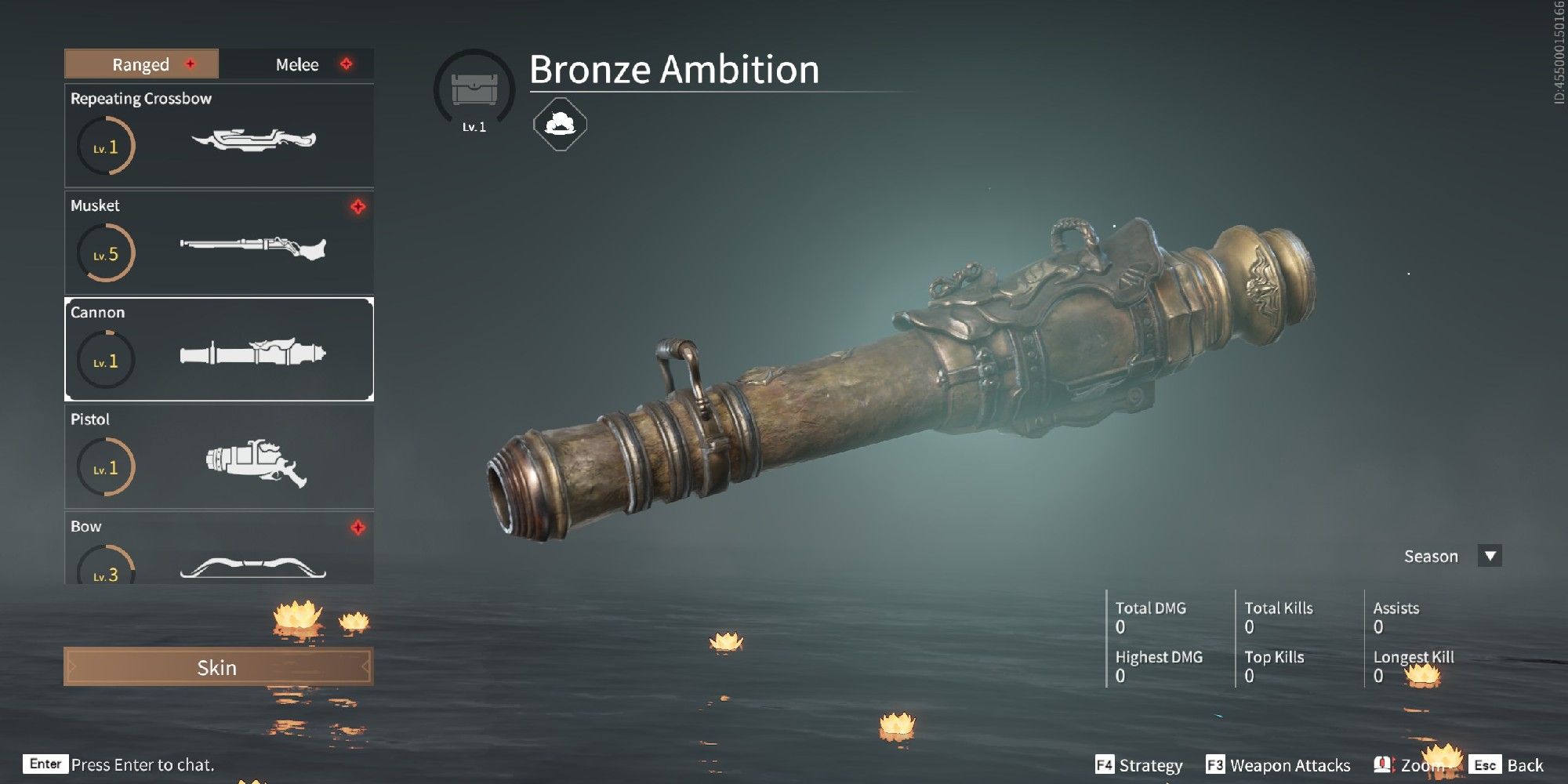This screenshot has height=784, width=1568.
Task: Select the Musket weapon entry
Action: [219, 242]
